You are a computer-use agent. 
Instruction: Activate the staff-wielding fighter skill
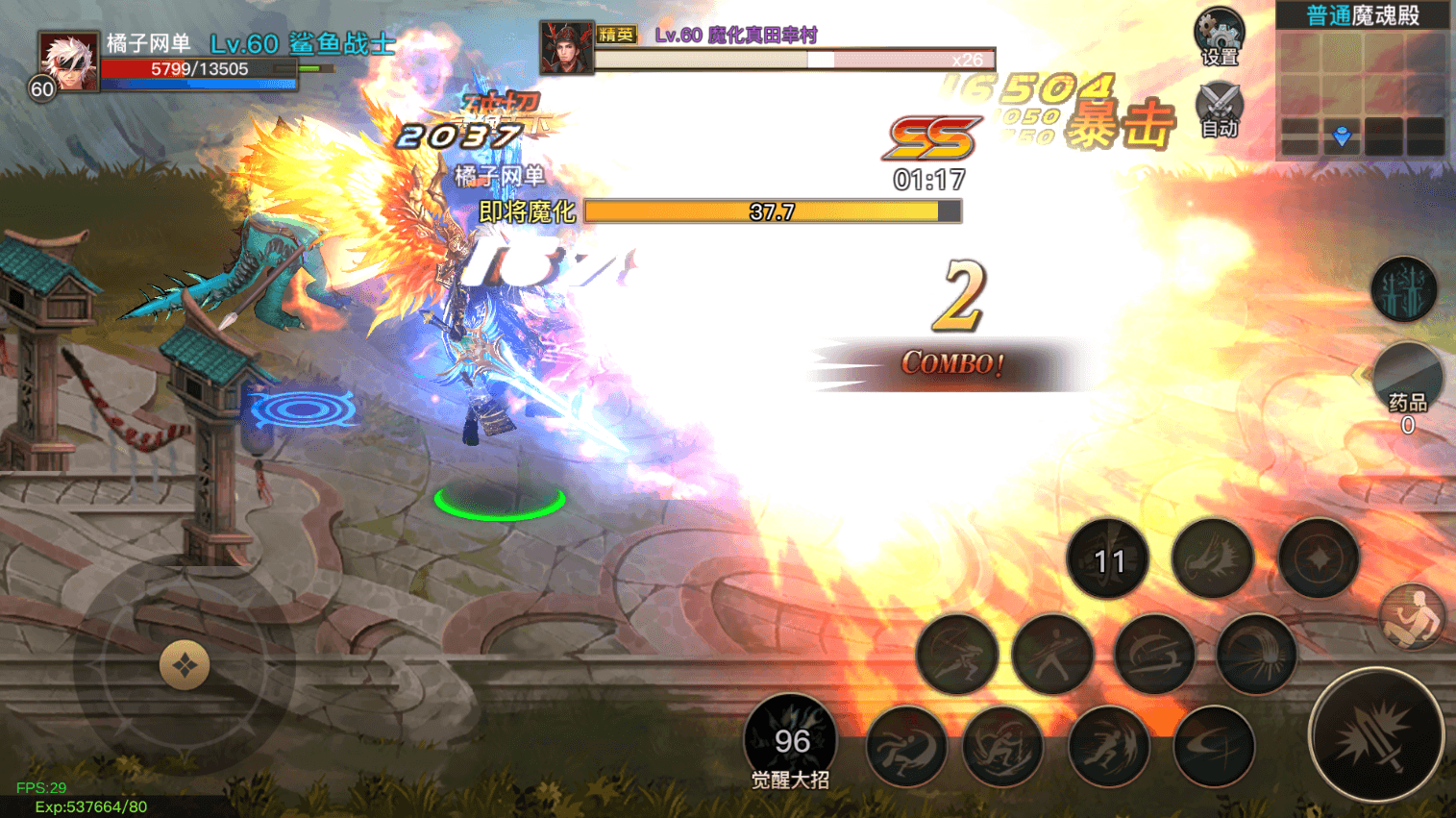[1053, 656]
